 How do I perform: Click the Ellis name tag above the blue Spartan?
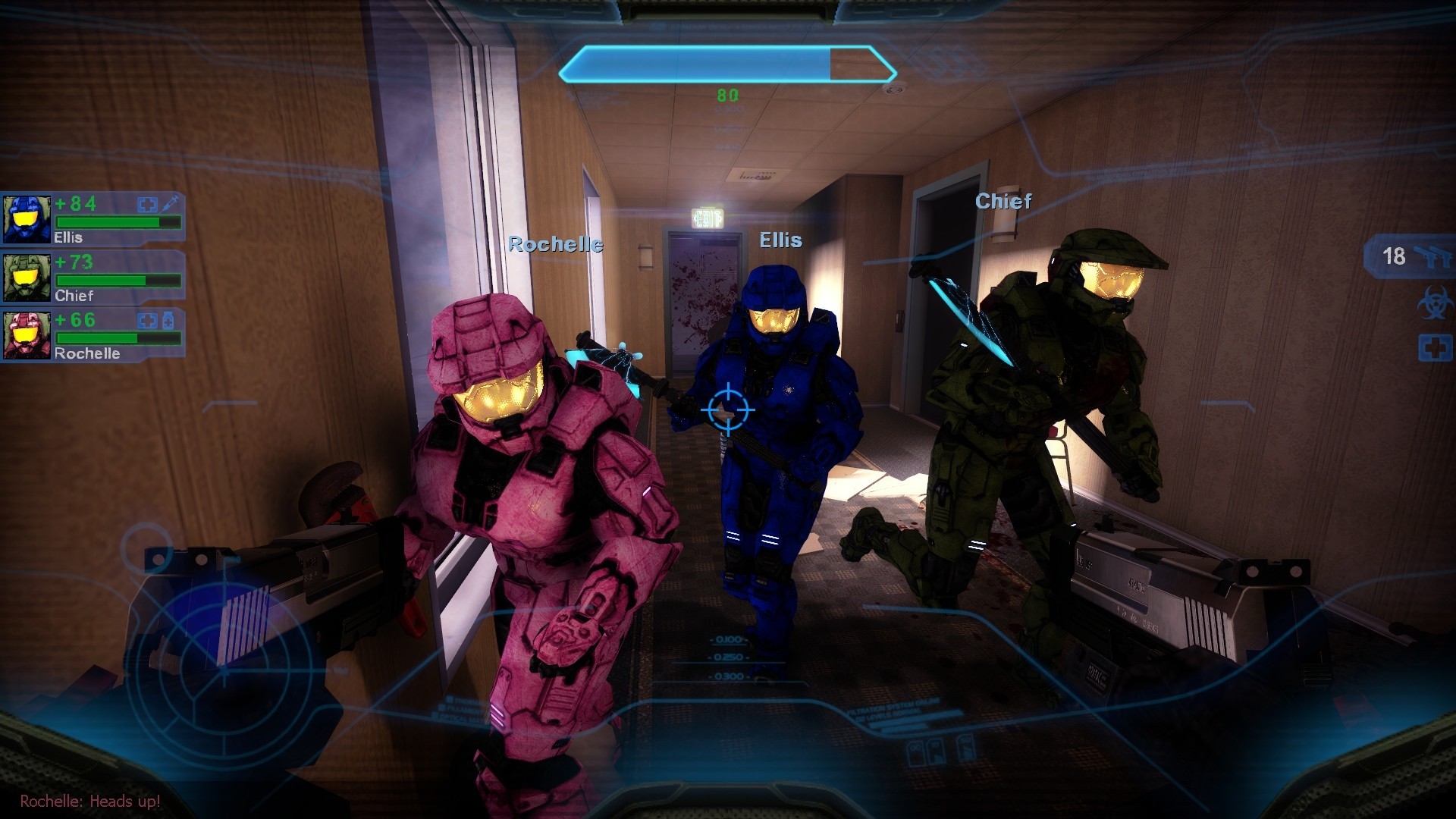(x=781, y=241)
